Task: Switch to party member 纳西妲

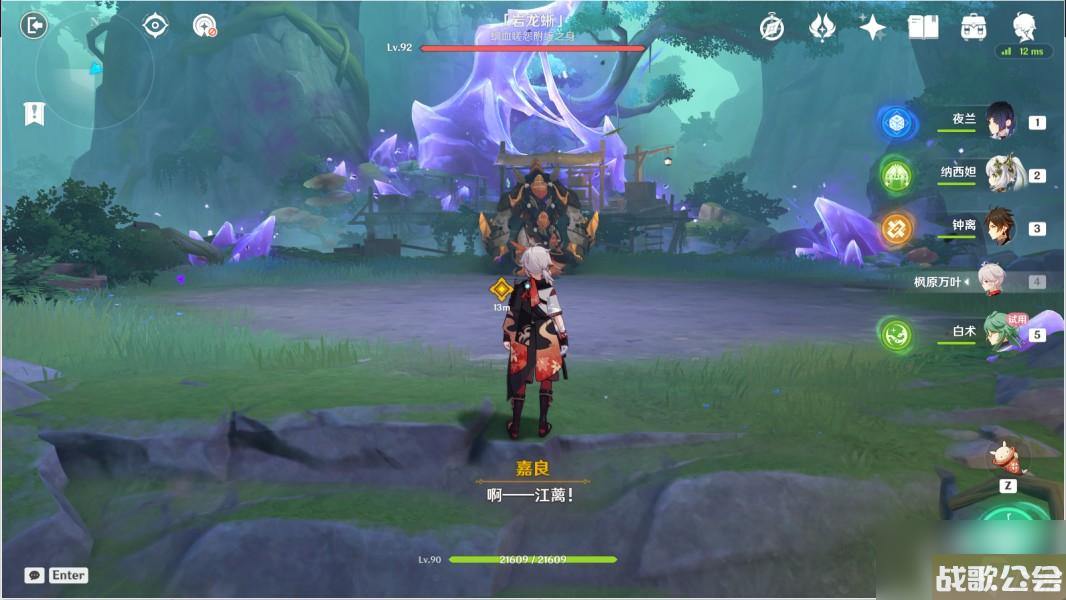Action: click(x=1000, y=174)
